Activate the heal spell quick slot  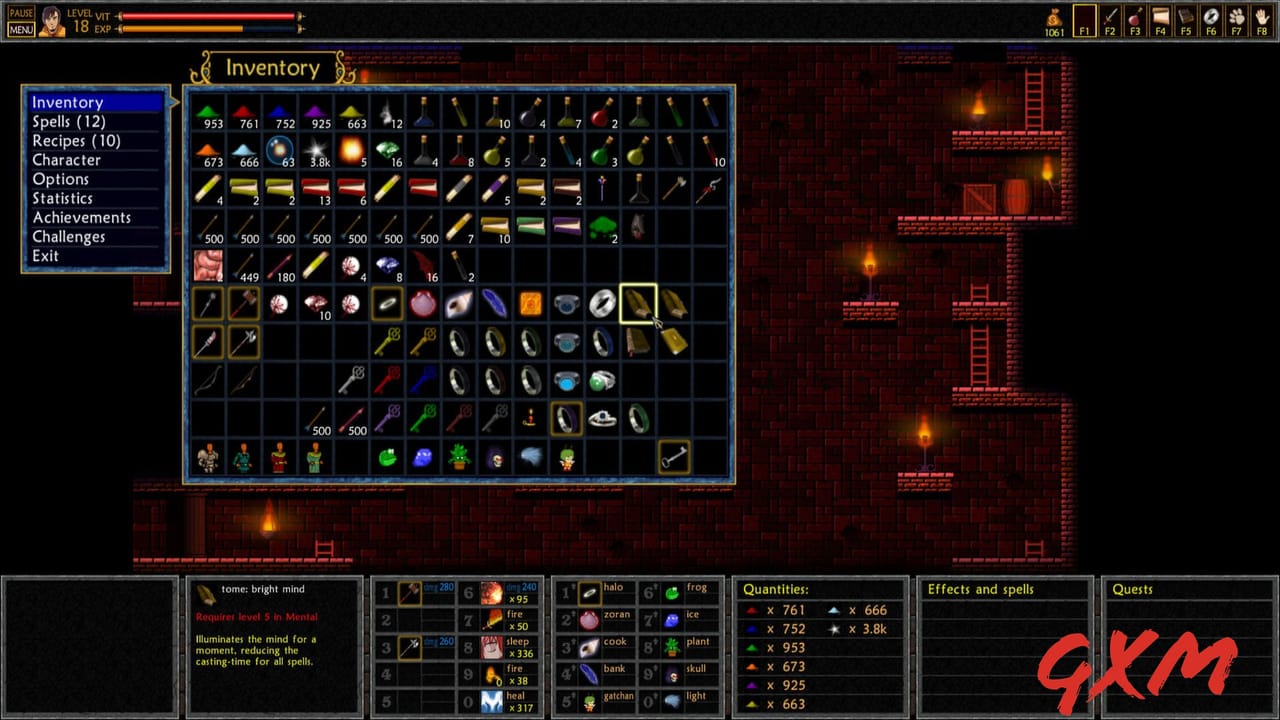tap(492, 703)
